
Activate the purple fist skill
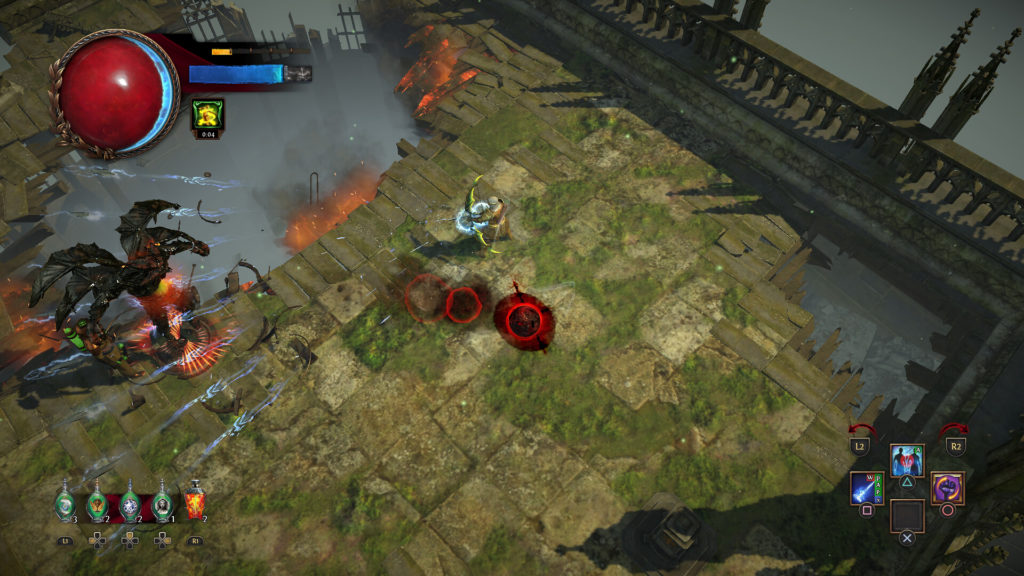pos(947,489)
